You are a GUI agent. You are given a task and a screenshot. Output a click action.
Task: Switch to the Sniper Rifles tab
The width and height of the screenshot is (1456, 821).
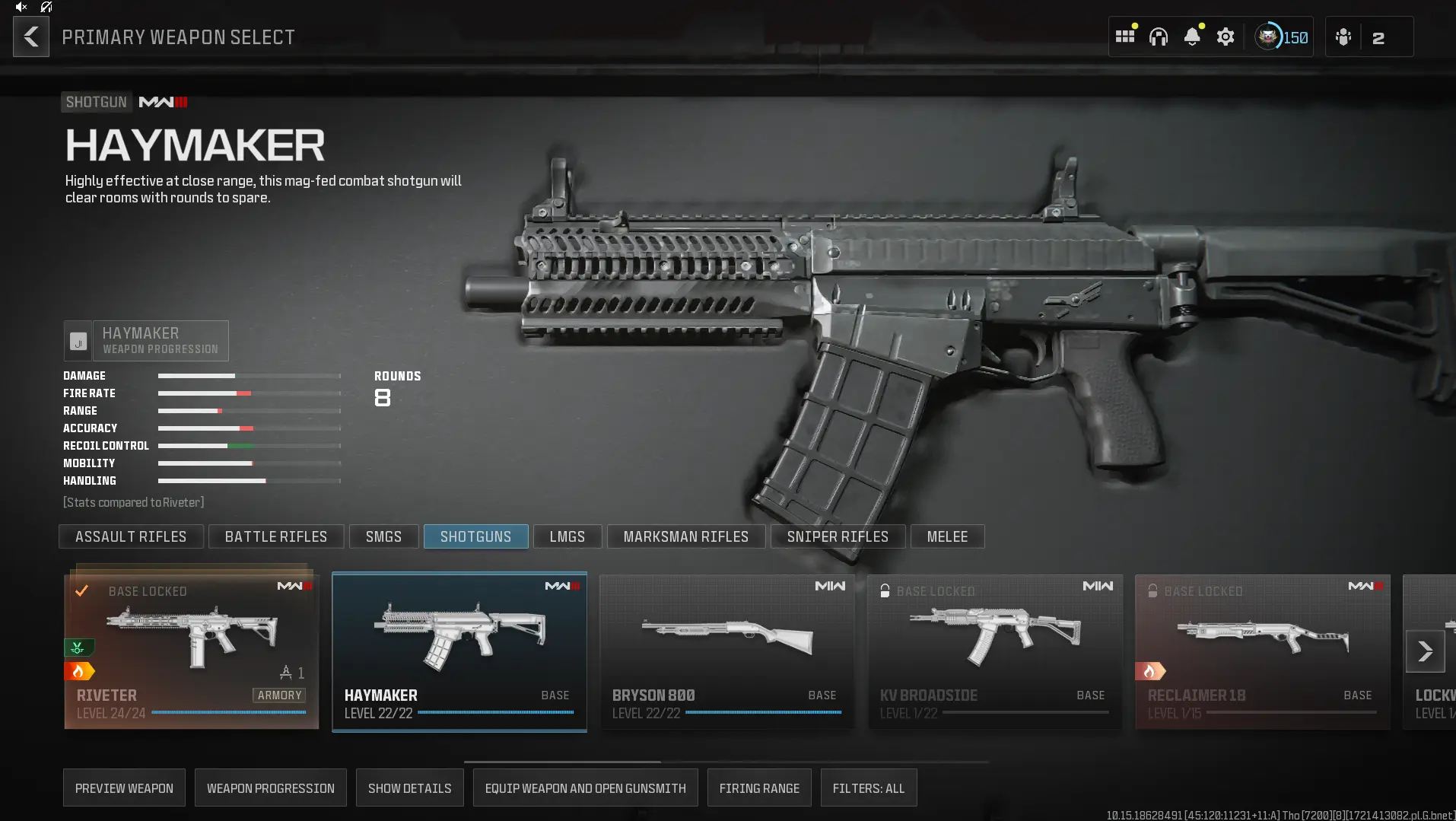click(837, 536)
